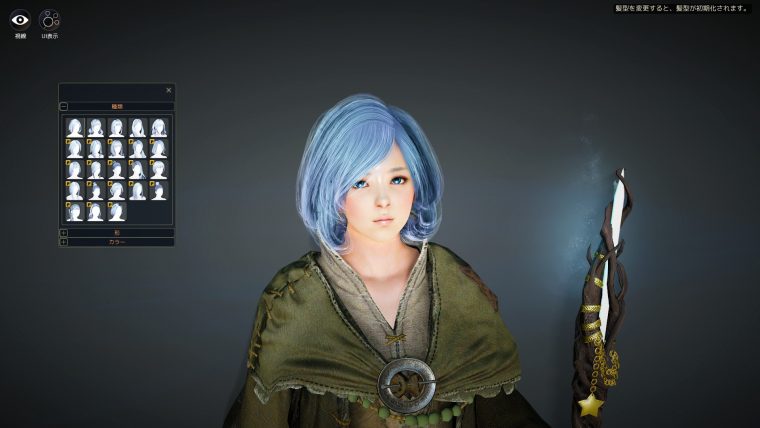This screenshot has width=760, height=428.
Task: Close the hairstyle panel with the X
Action: (168, 90)
